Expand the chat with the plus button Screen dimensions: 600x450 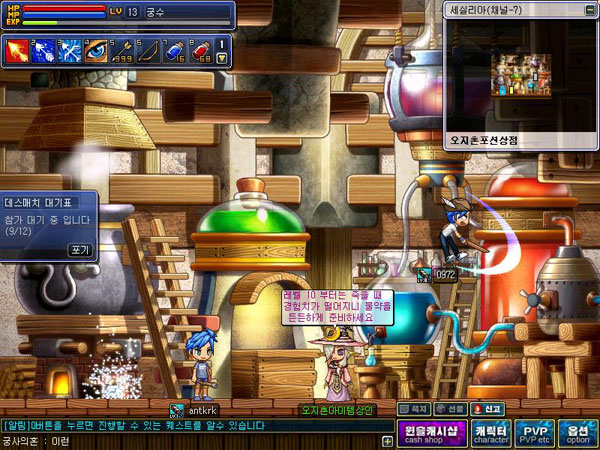click(x=387, y=440)
